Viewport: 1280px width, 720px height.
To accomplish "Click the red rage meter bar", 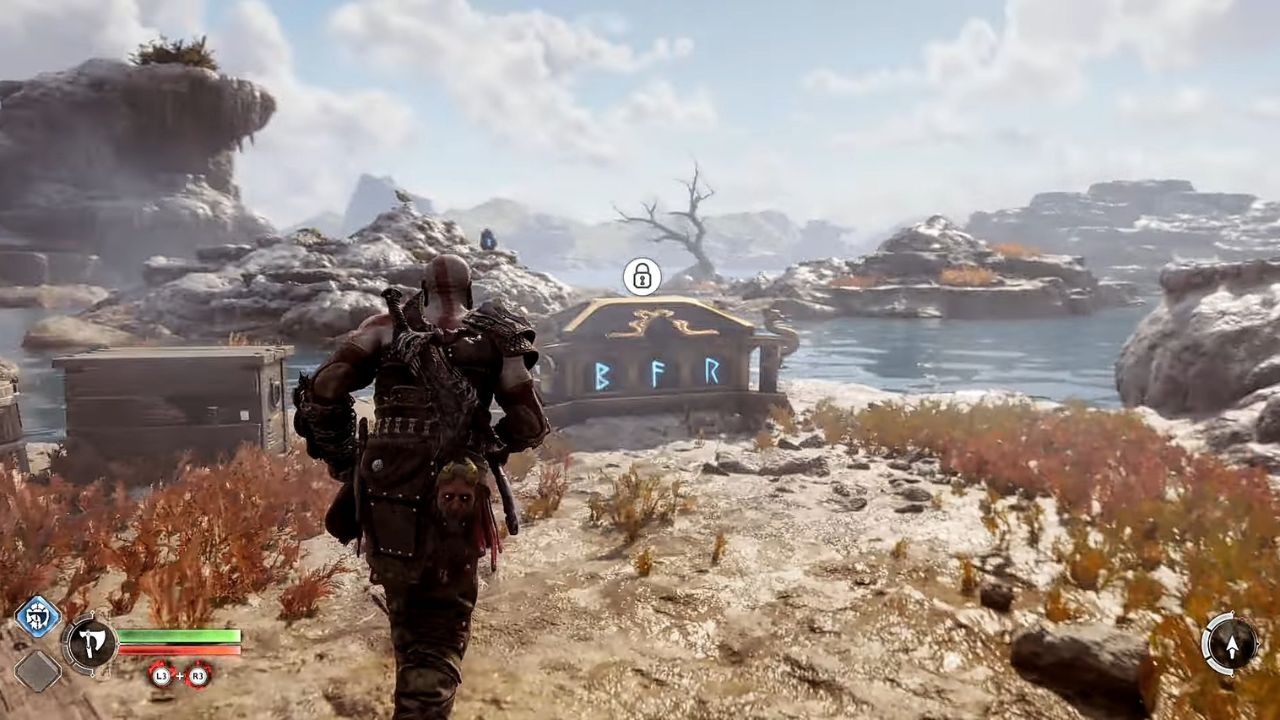I will 180,649.
